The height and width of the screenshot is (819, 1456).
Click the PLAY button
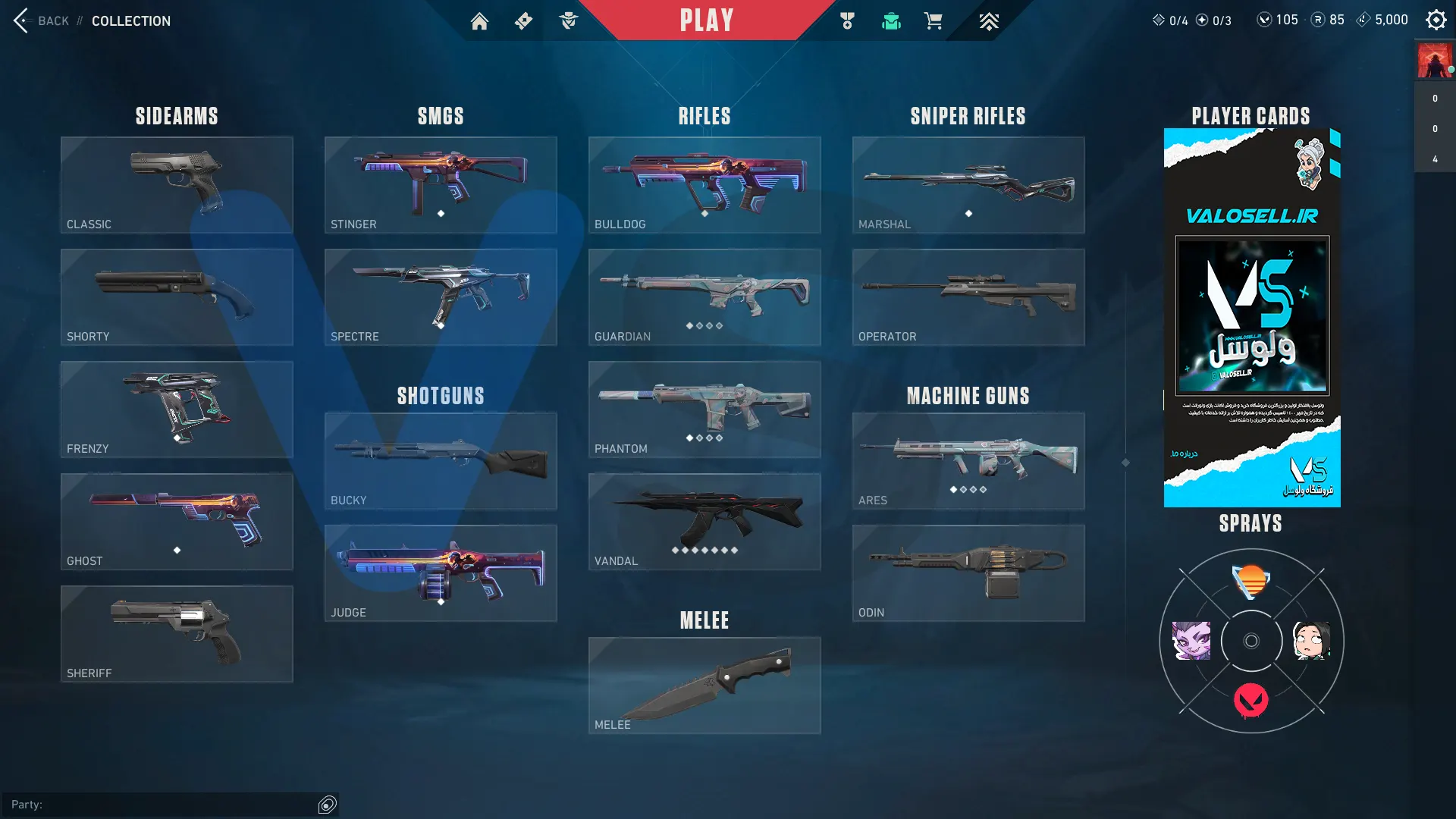point(706,20)
